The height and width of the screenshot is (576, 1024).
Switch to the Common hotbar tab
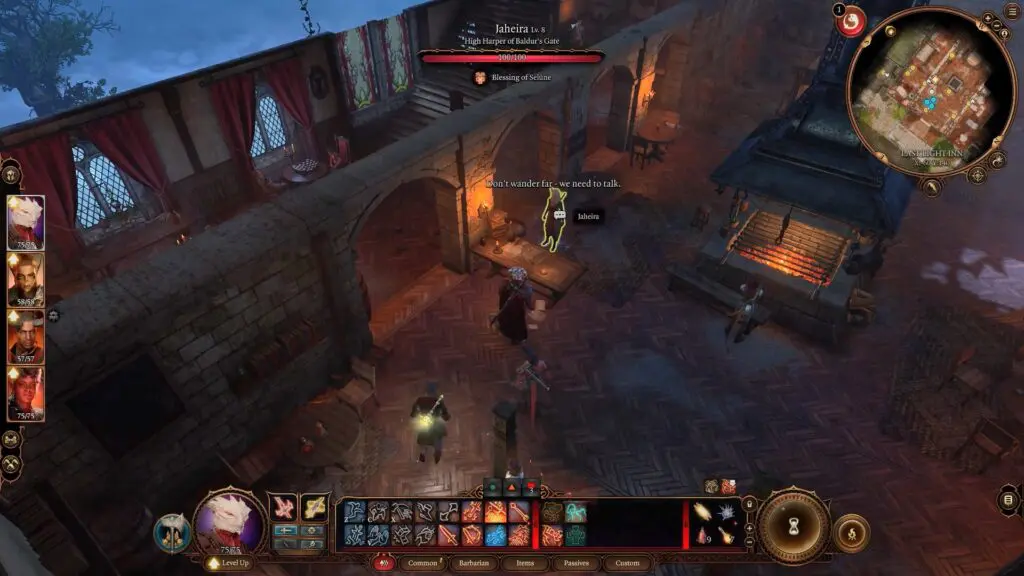point(423,563)
